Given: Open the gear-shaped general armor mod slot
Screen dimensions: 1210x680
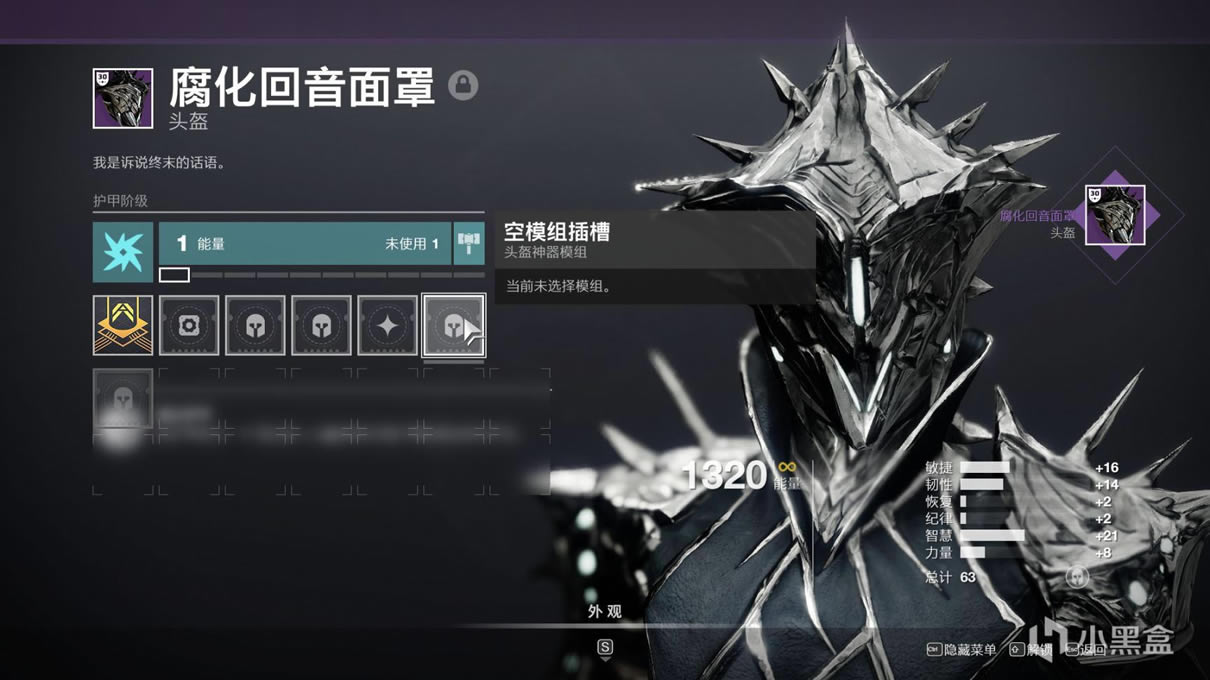Looking at the screenshot, I should (x=189, y=325).
